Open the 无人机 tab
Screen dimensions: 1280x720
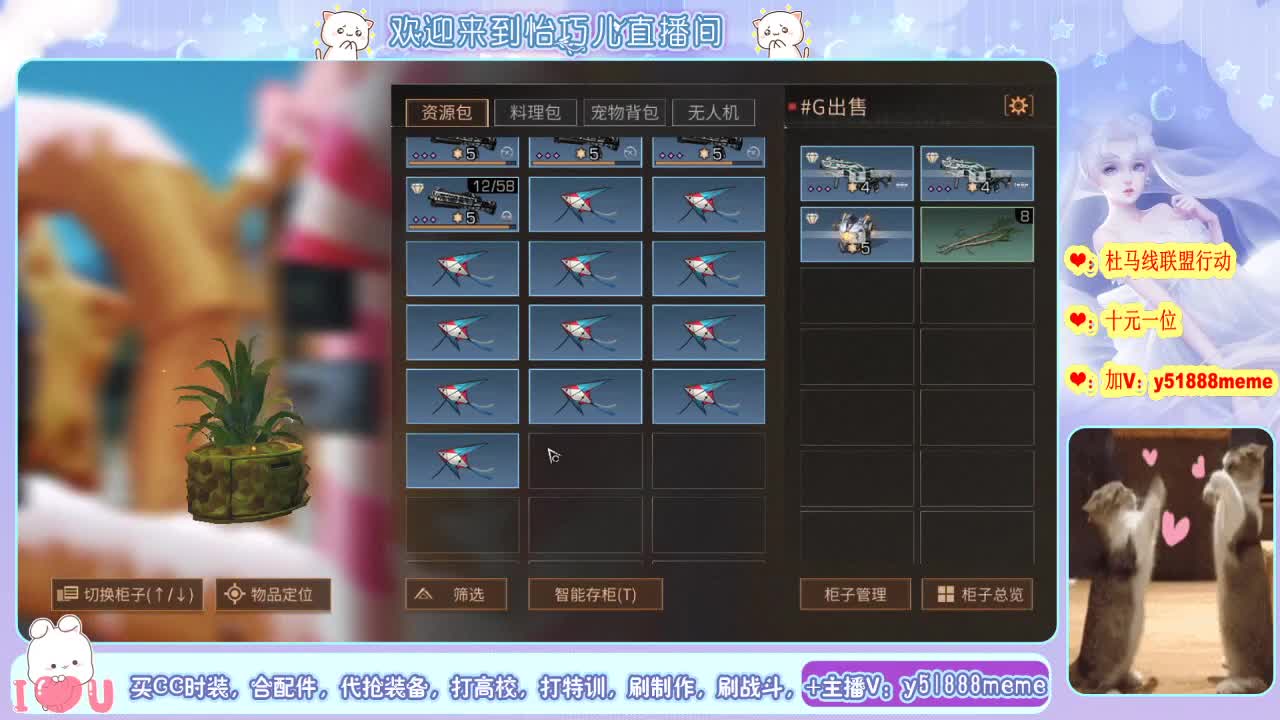click(712, 112)
